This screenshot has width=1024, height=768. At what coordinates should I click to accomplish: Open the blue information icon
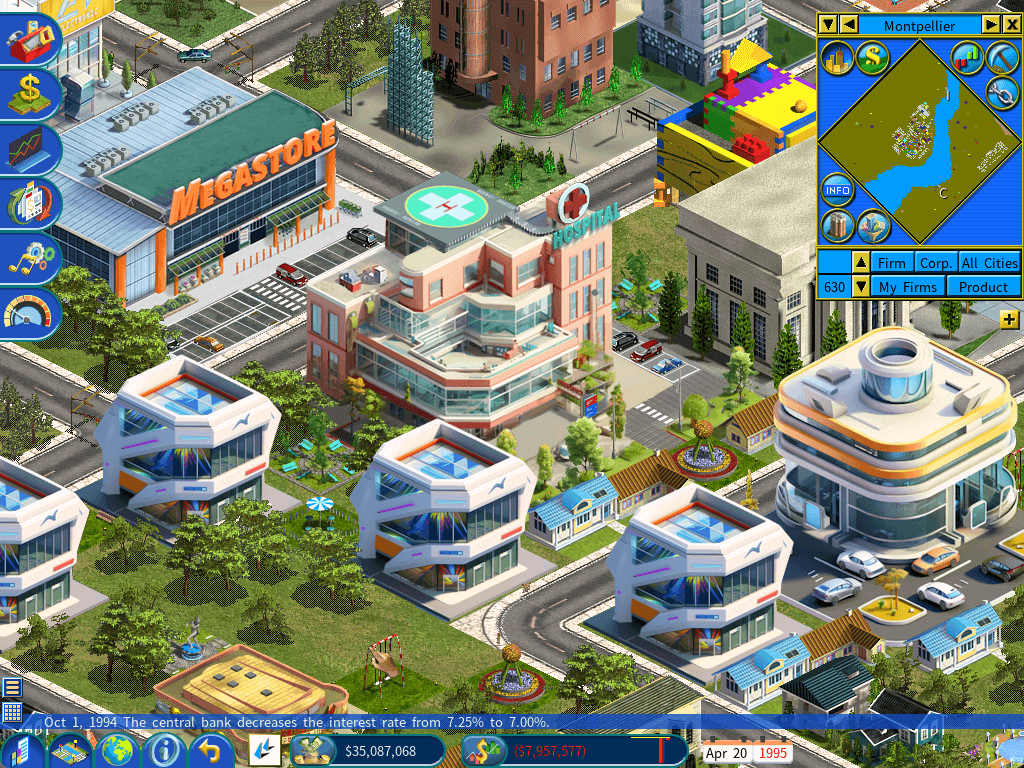164,750
